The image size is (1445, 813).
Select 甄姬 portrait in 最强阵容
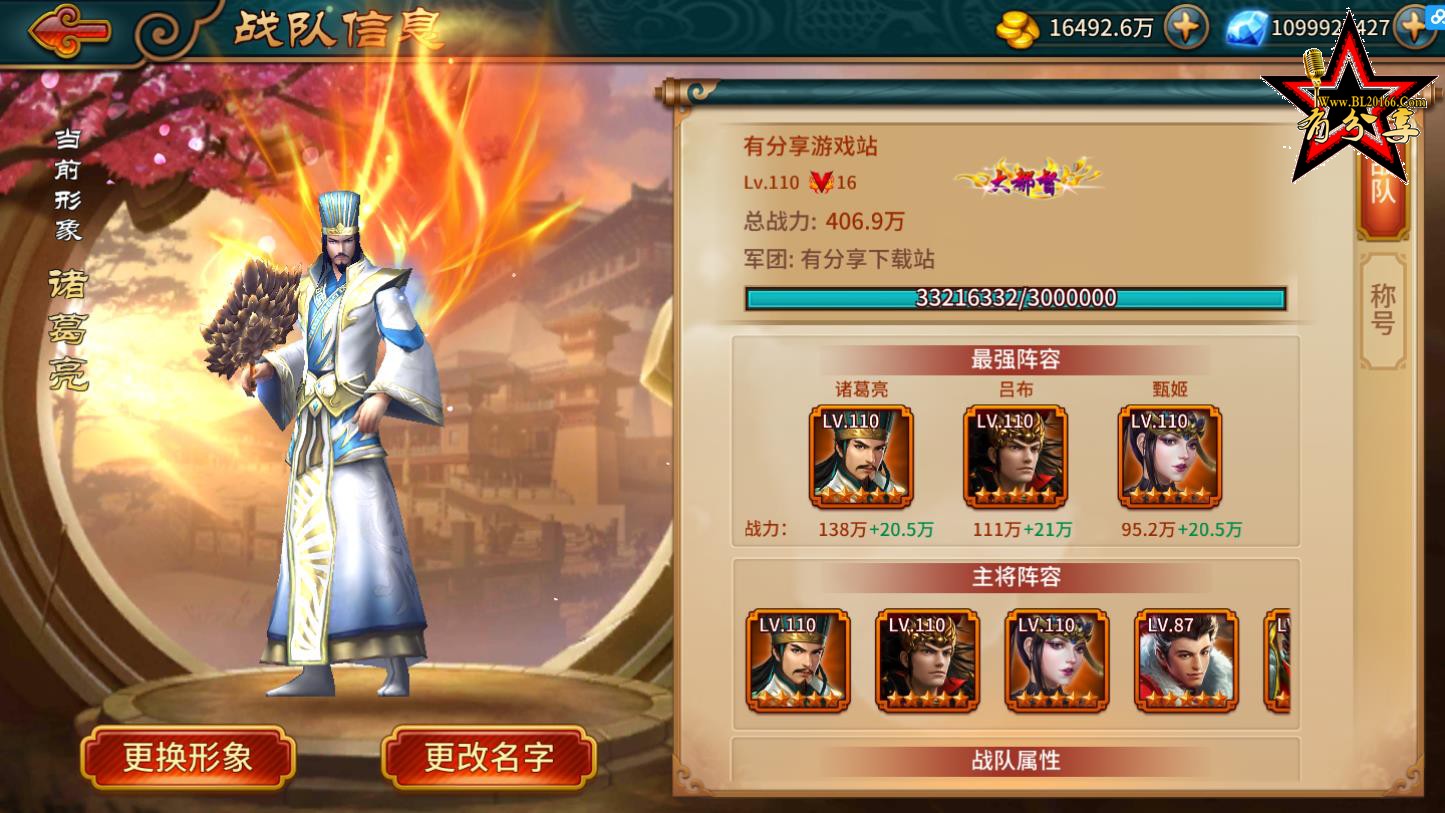click(x=1169, y=457)
